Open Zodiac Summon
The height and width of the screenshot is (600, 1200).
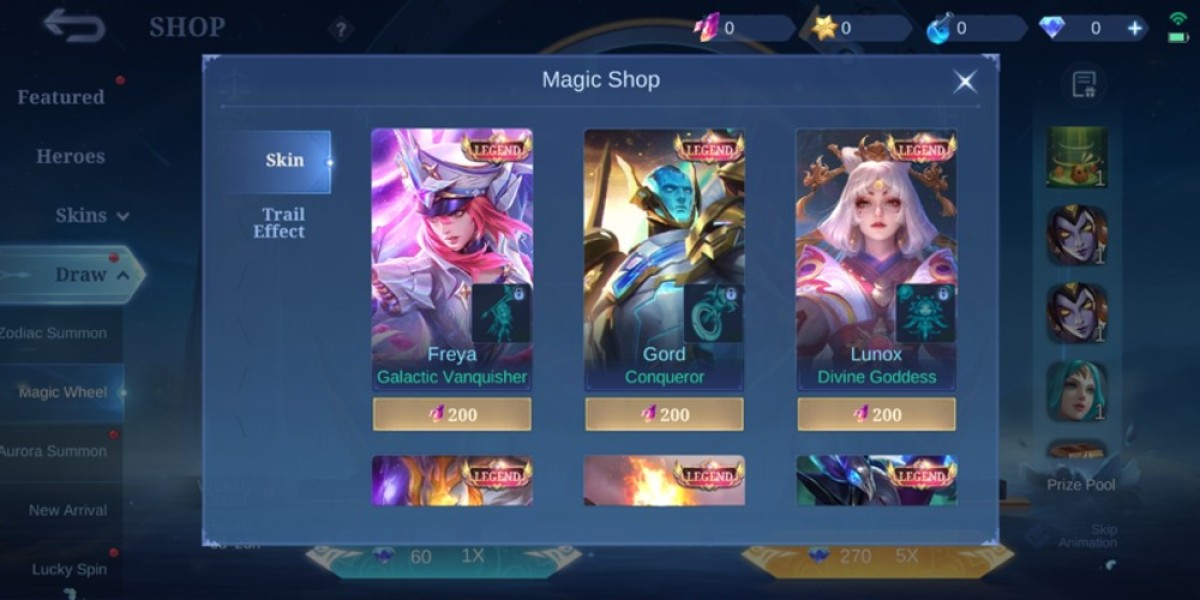tap(54, 333)
